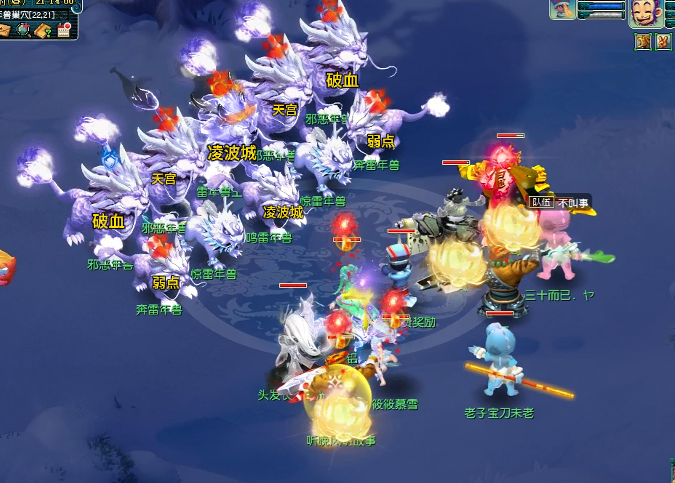Select the pet portrait with blue hat
This screenshot has width=675, height=483.
point(562,10)
